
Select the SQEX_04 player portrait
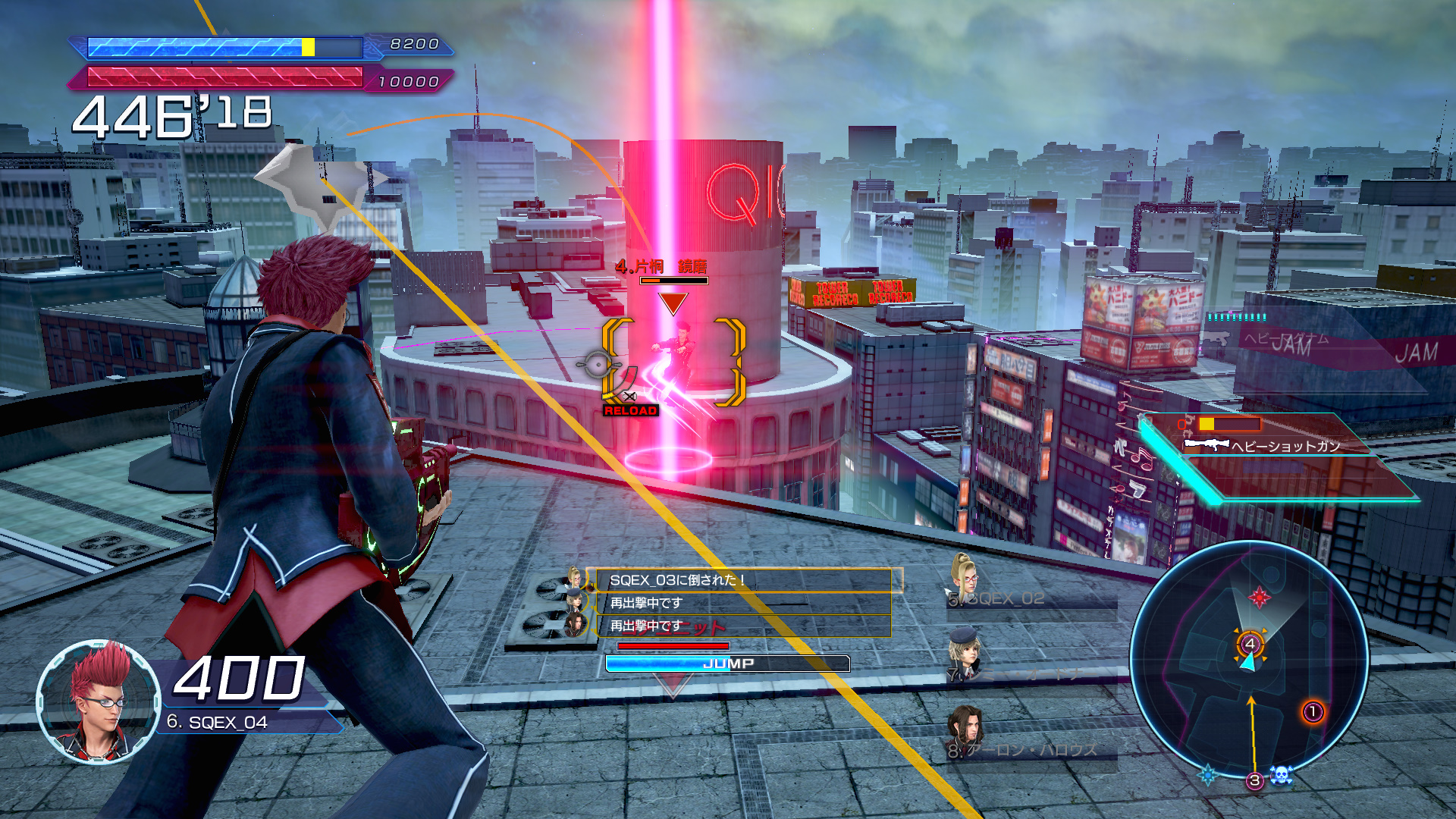99,702
